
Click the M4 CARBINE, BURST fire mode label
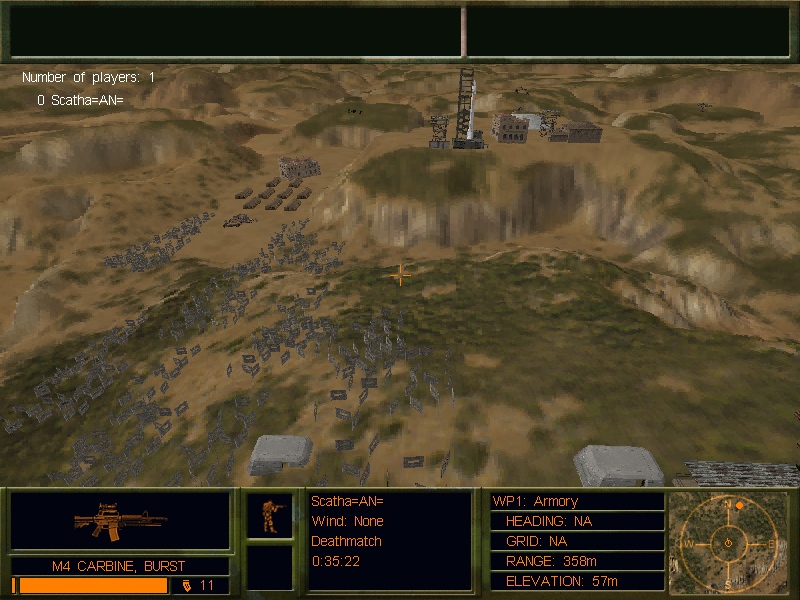[x=119, y=566]
